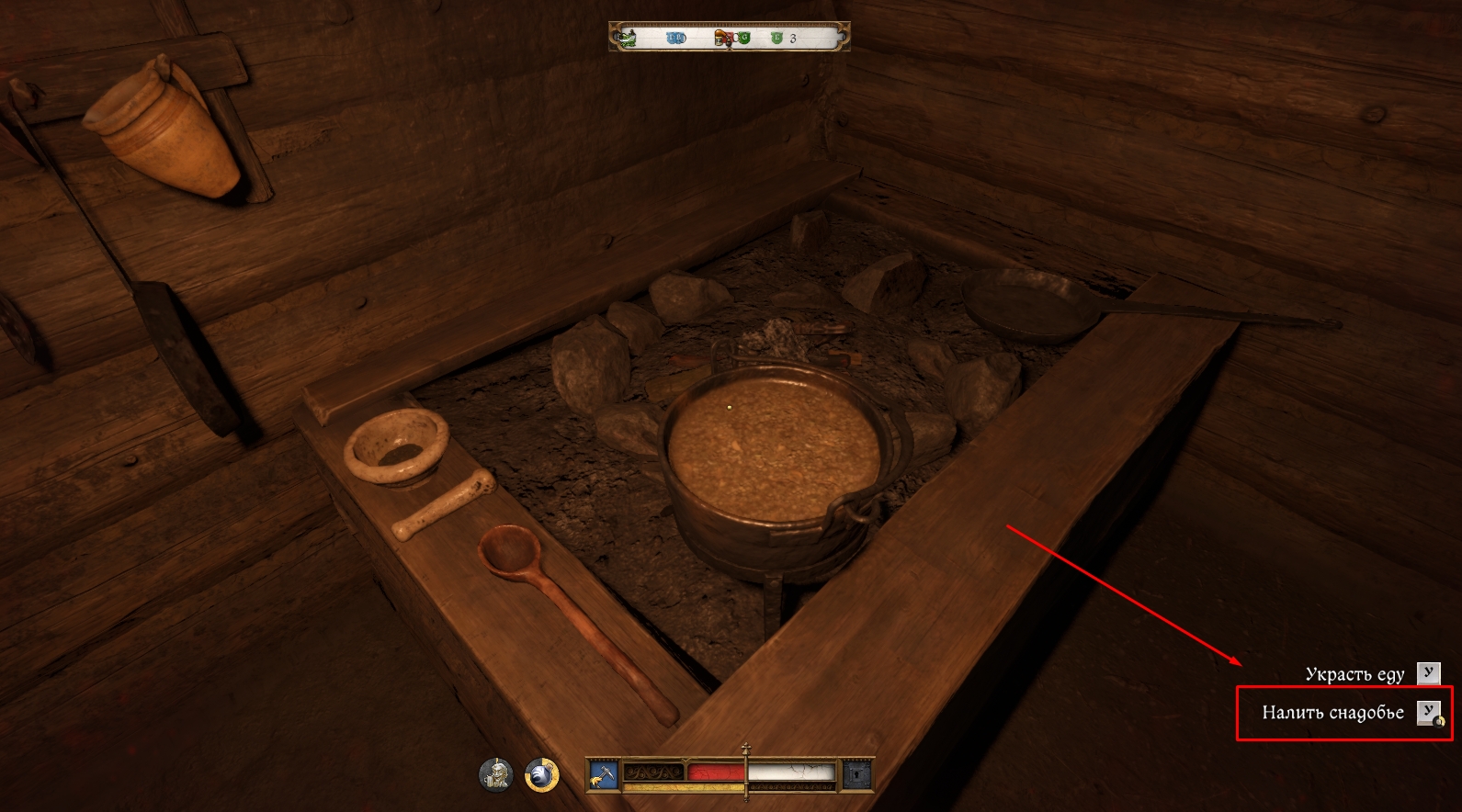Click the blue pickaxe icon beside the health bar
This screenshot has width=1462, height=812.
pos(603,775)
